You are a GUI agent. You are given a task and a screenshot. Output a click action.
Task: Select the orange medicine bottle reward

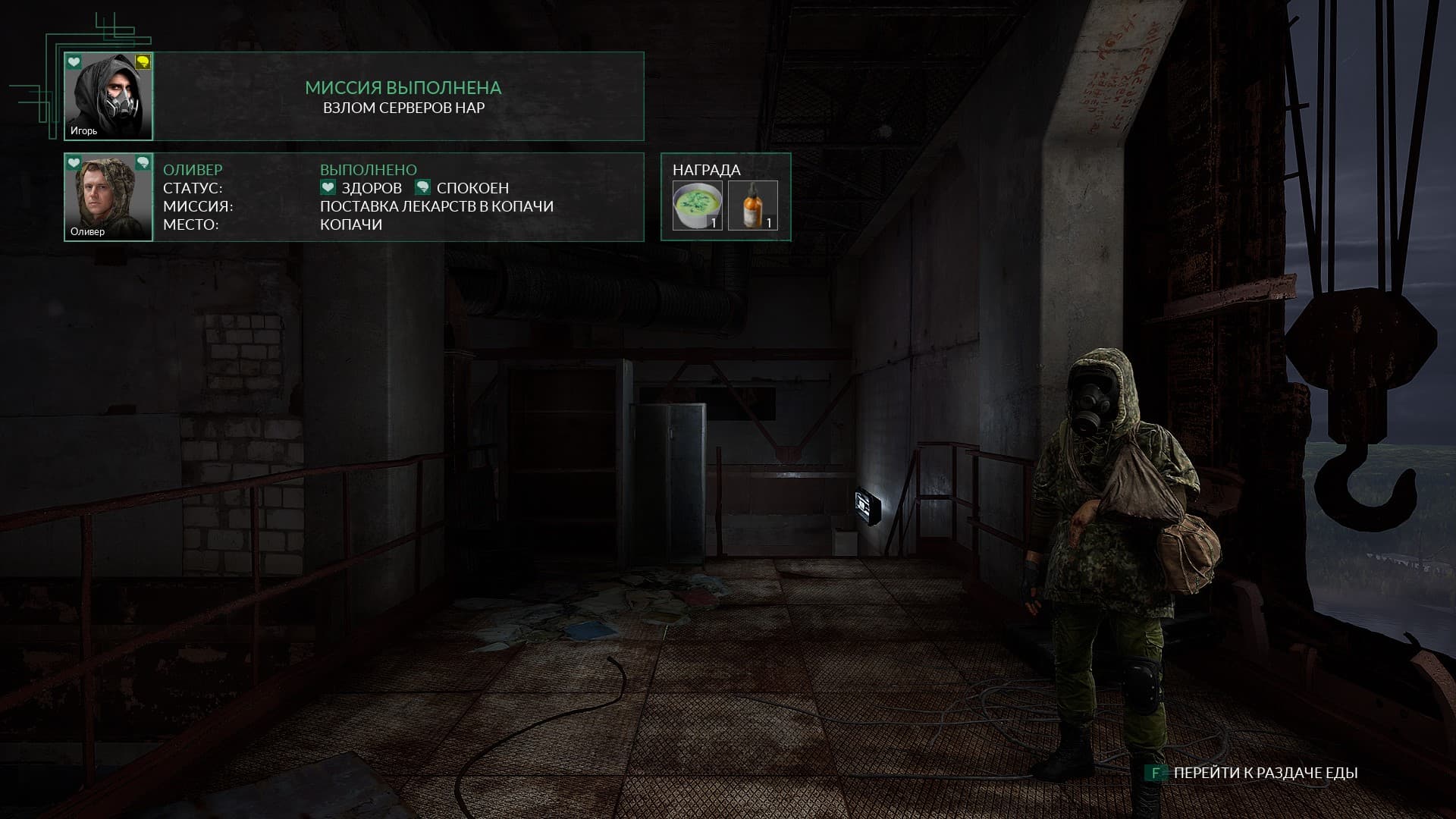[753, 205]
